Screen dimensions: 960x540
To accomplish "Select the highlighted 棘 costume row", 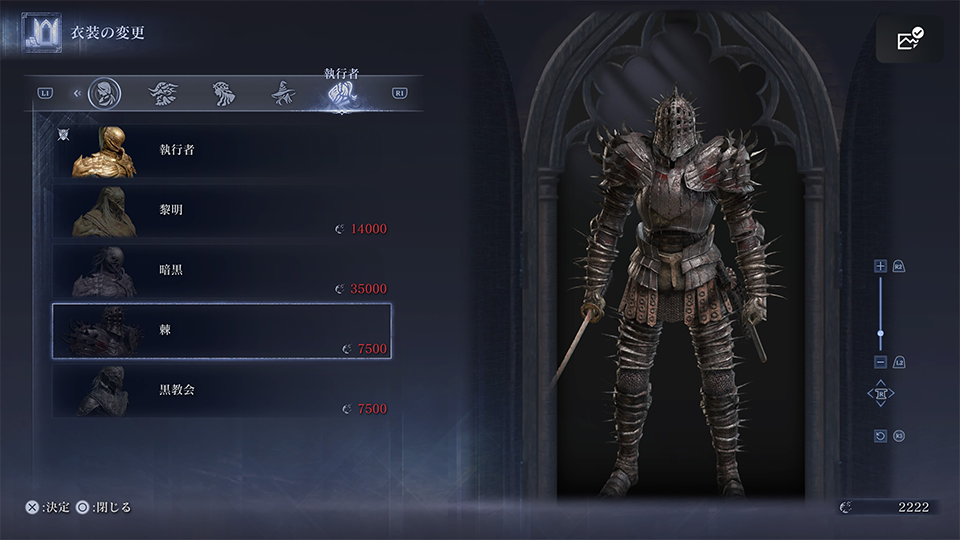I will coord(220,330).
